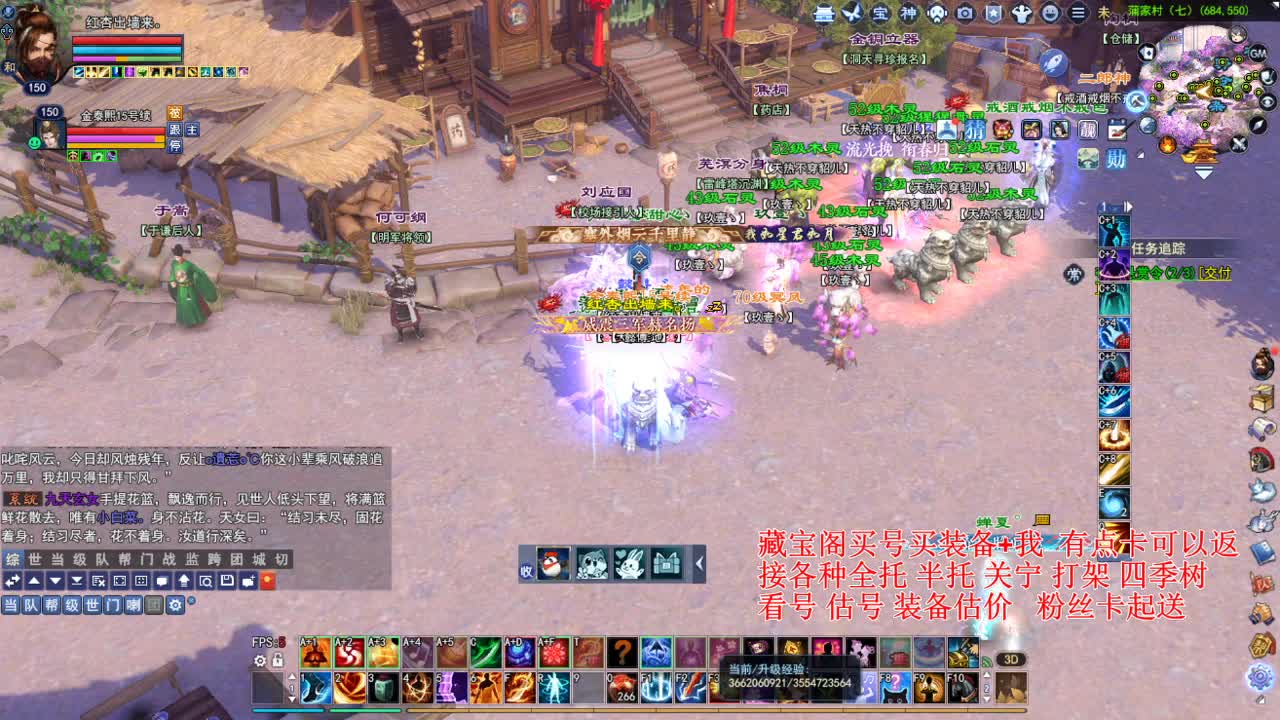Image resolution: width=1280 pixels, height=720 pixels.
Task: Expand the arrow below the minimap
Action: point(1202,174)
